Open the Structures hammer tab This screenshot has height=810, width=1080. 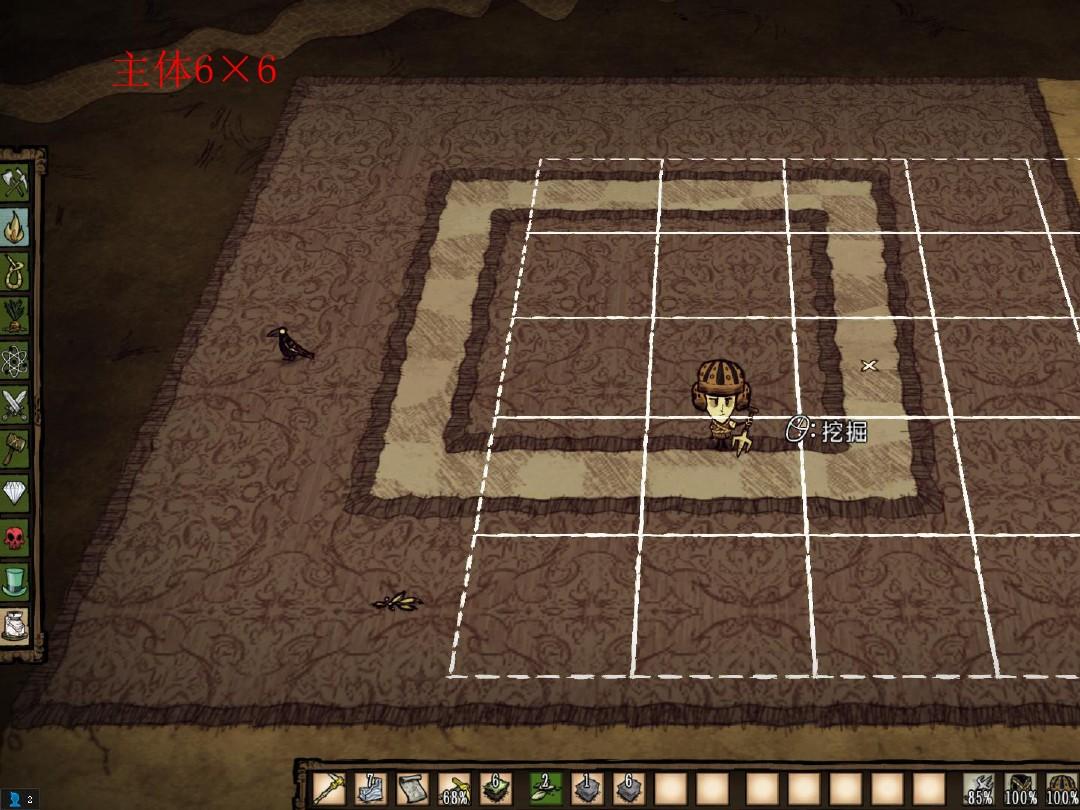pyautogui.click(x=15, y=448)
